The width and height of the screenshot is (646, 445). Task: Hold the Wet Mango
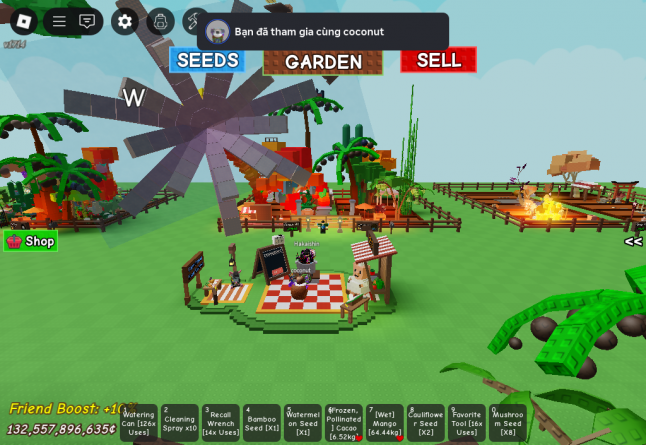pyautogui.click(x=385, y=423)
